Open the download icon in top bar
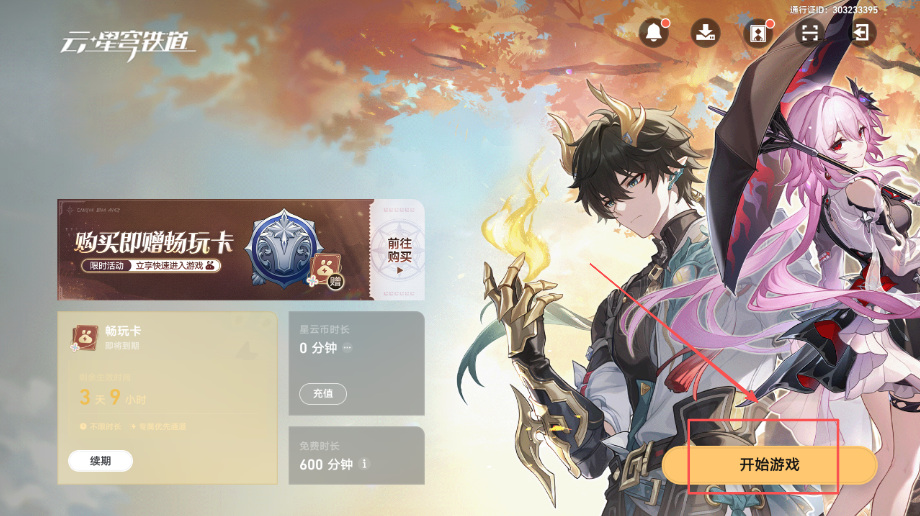Viewport: 920px width, 516px height. tap(706, 32)
